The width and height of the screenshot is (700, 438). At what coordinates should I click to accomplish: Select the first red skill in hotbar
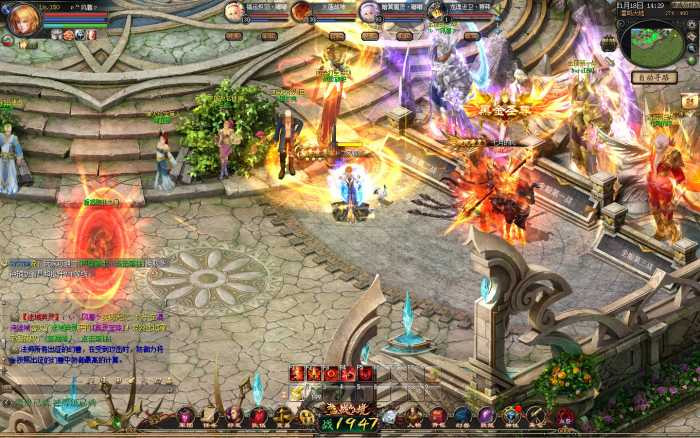(297, 373)
